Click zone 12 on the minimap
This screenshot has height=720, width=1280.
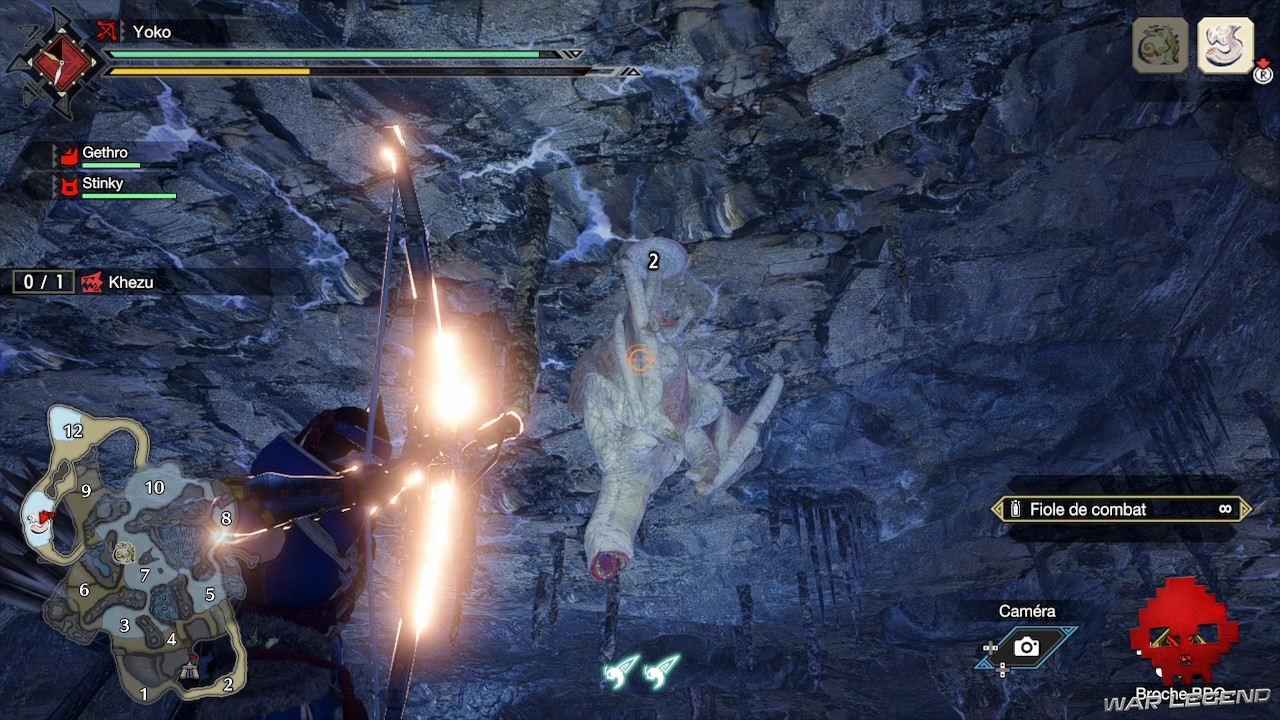tap(72, 431)
